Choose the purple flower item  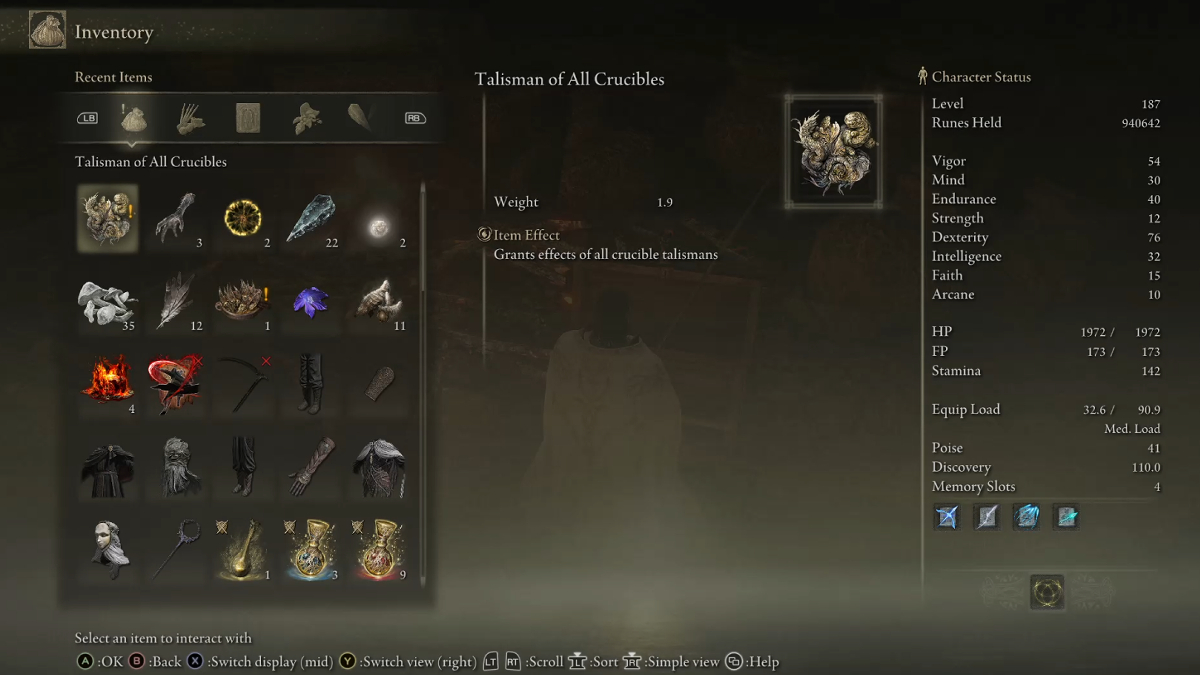310,301
